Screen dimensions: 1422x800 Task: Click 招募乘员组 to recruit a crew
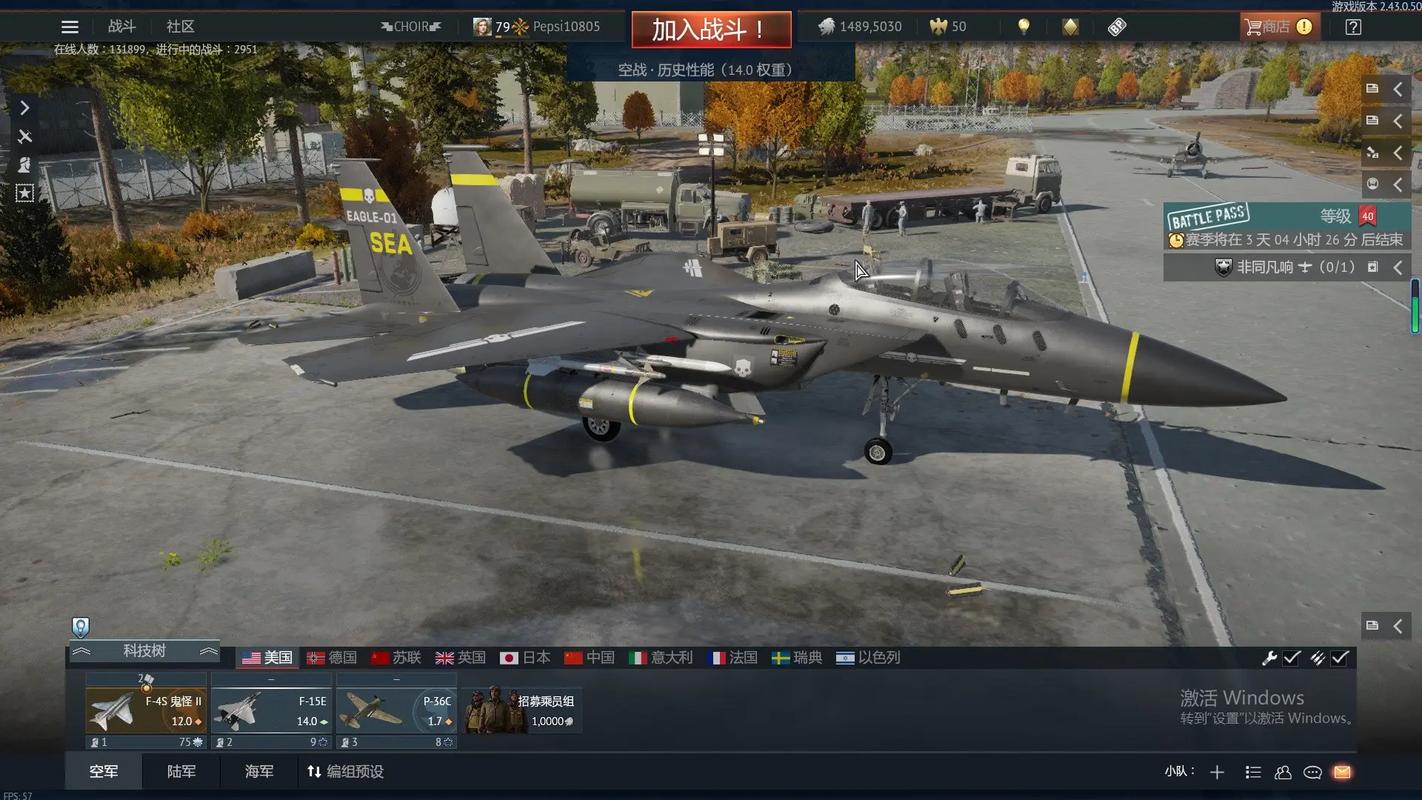(x=522, y=710)
